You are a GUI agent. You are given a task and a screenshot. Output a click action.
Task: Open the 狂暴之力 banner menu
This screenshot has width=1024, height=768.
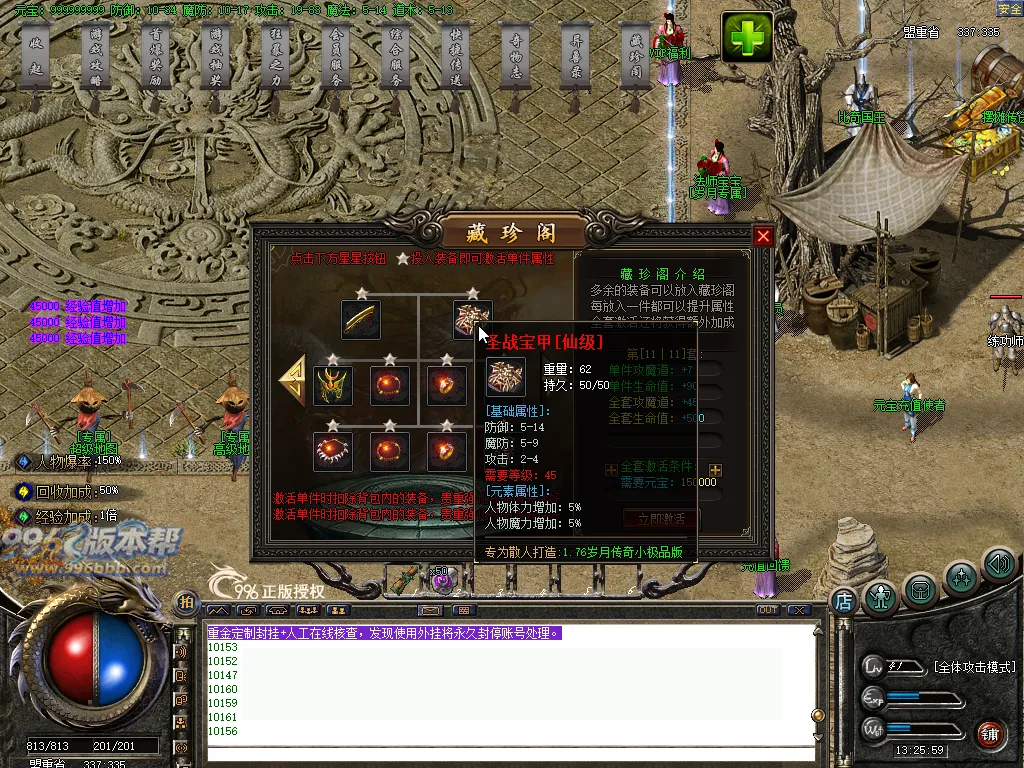pos(276,65)
